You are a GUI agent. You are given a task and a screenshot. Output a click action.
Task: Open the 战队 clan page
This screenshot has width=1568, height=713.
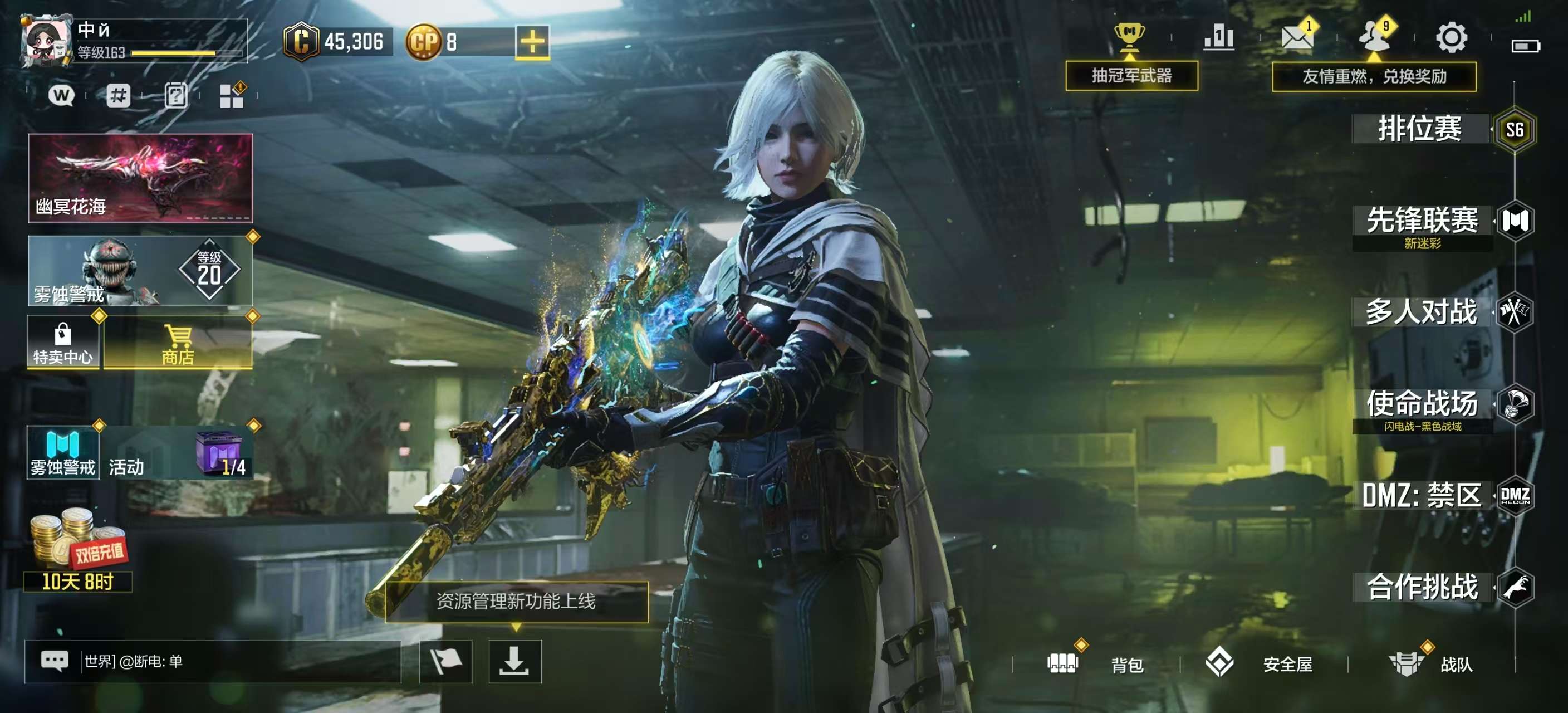point(1430,663)
